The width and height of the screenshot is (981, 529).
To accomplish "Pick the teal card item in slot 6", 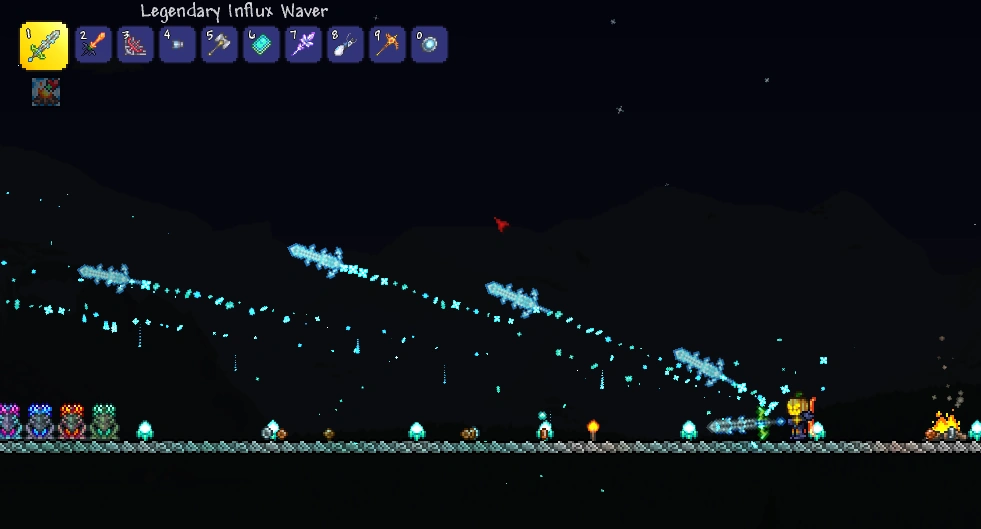I will pyautogui.click(x=261, y=45).
